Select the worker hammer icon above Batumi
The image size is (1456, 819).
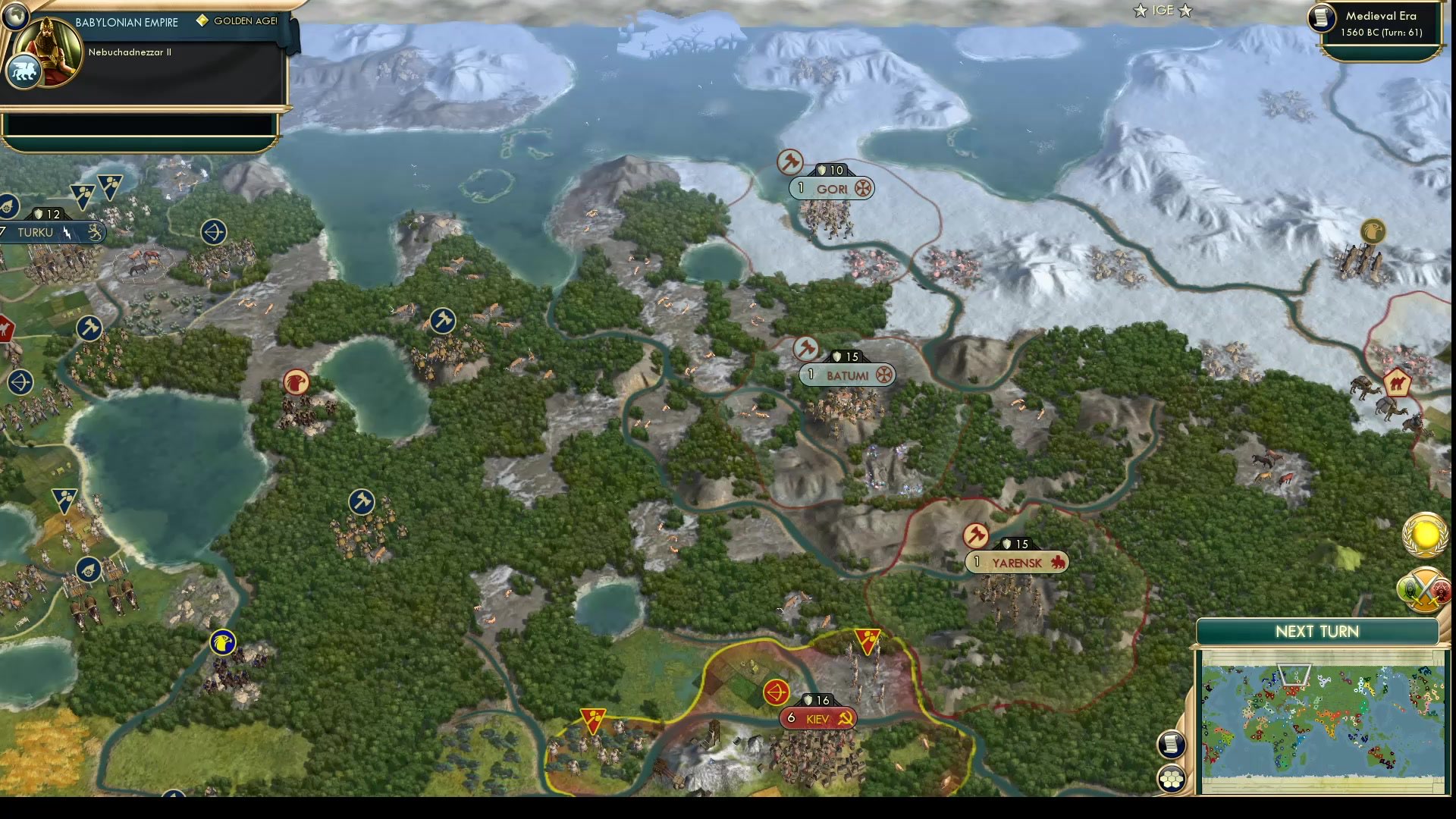pyautogui.click(x=808, y=349)
